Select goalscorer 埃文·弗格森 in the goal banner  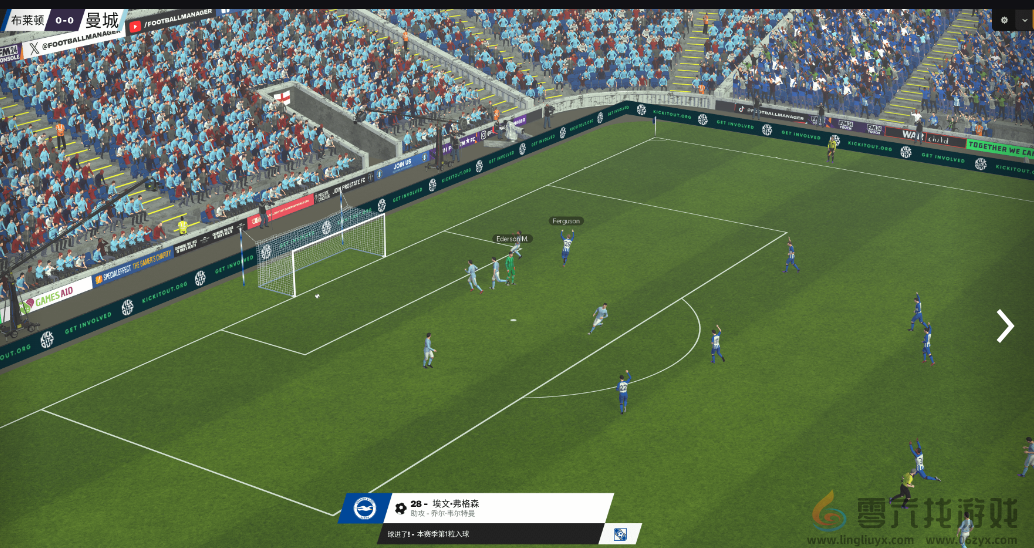(x=456, y=503)
